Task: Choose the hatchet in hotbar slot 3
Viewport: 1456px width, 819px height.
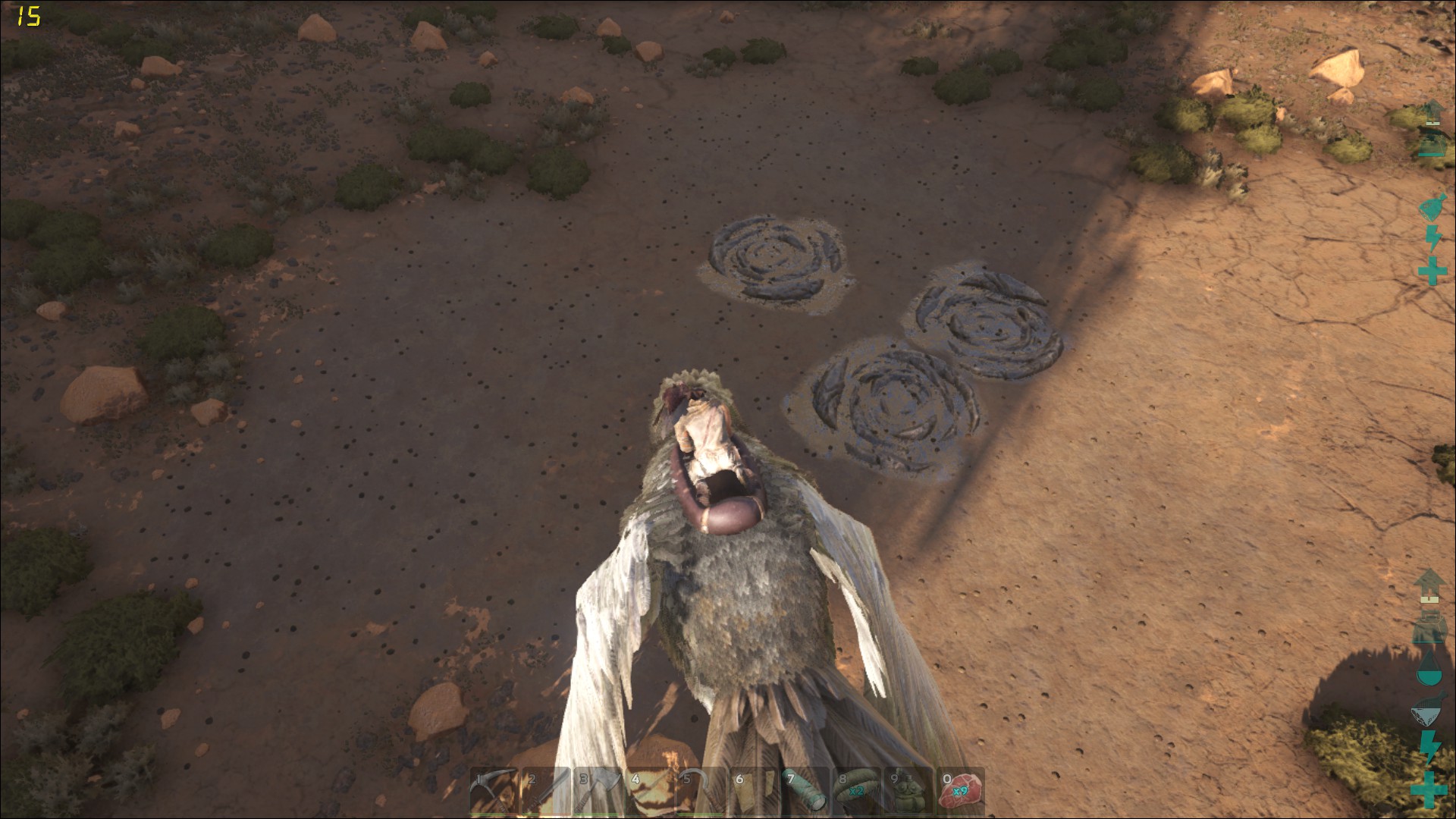Action: click(x=598, y=792)
